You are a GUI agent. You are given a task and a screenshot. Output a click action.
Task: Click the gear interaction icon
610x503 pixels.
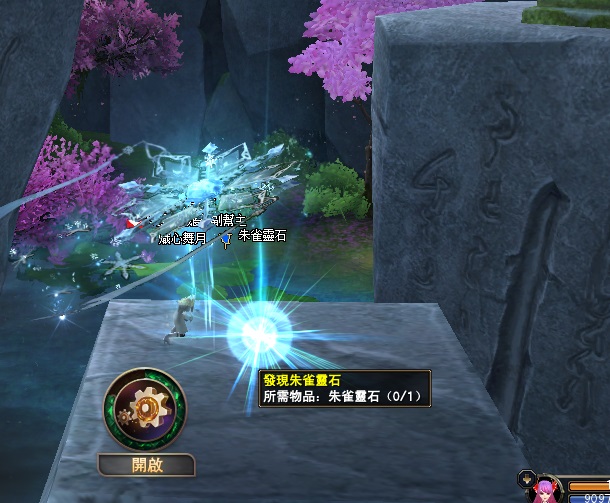147,411
